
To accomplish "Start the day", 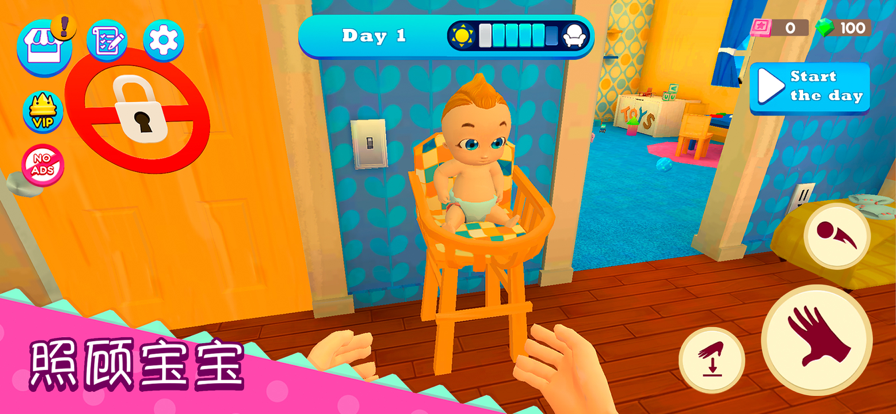I will coord(809,87).
